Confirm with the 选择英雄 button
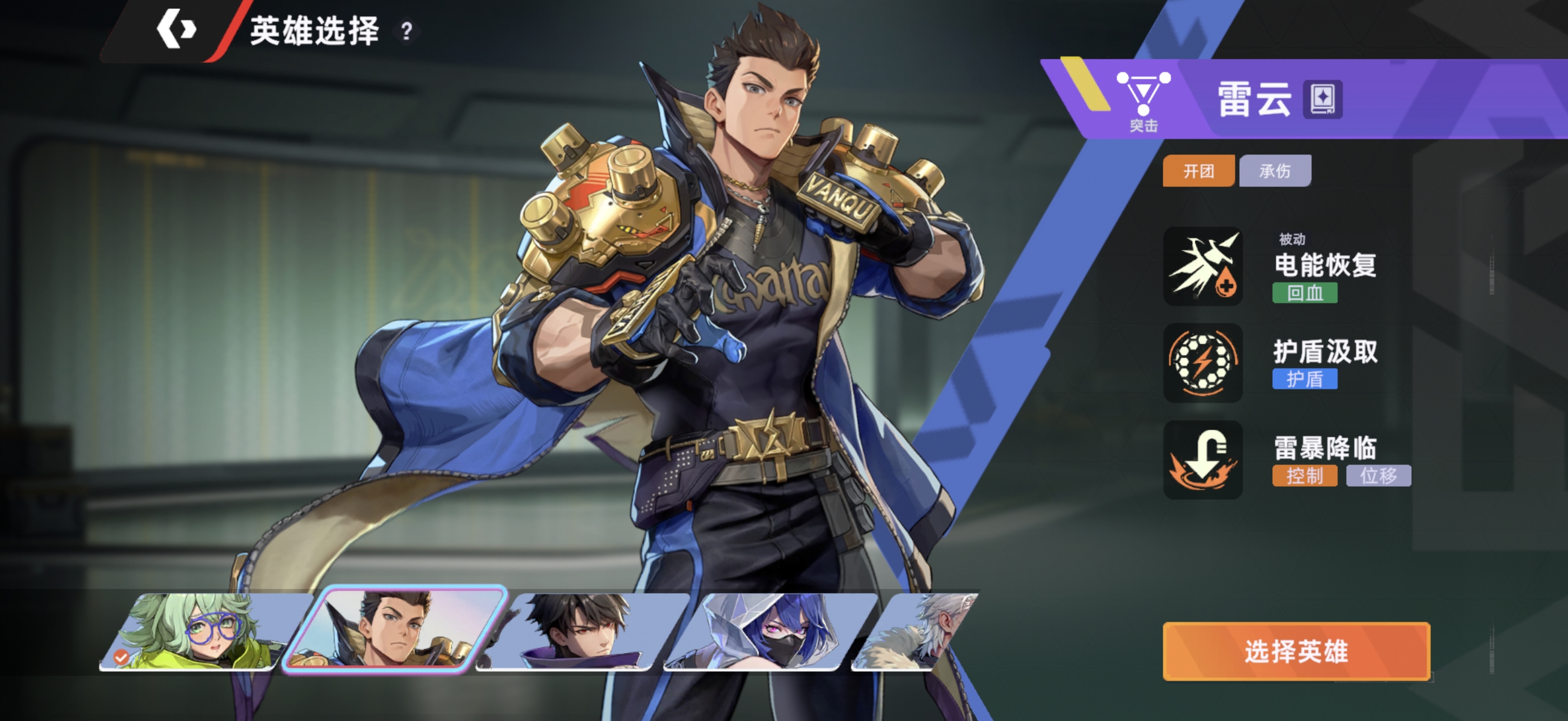 point(1296,651)
